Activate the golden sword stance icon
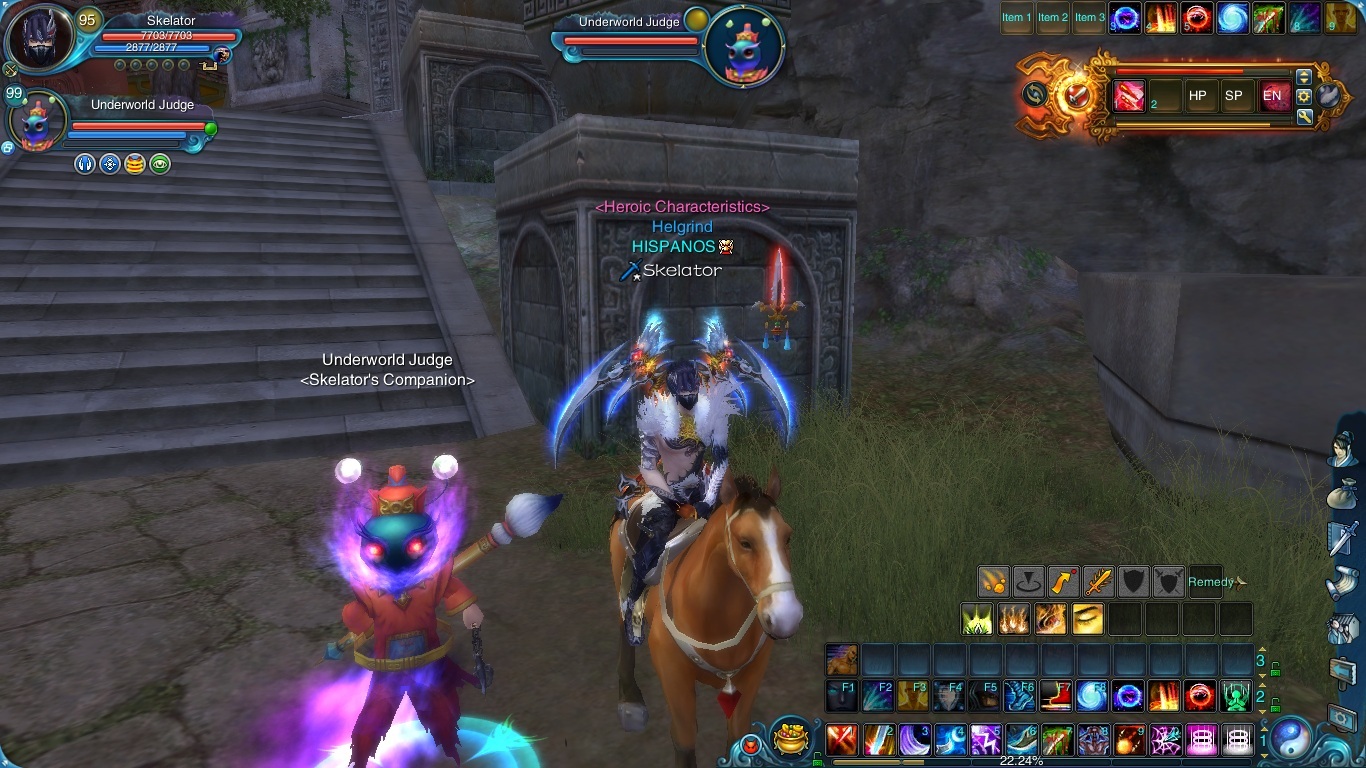This screenshot has height=768, width=1366. (1099, 581)
